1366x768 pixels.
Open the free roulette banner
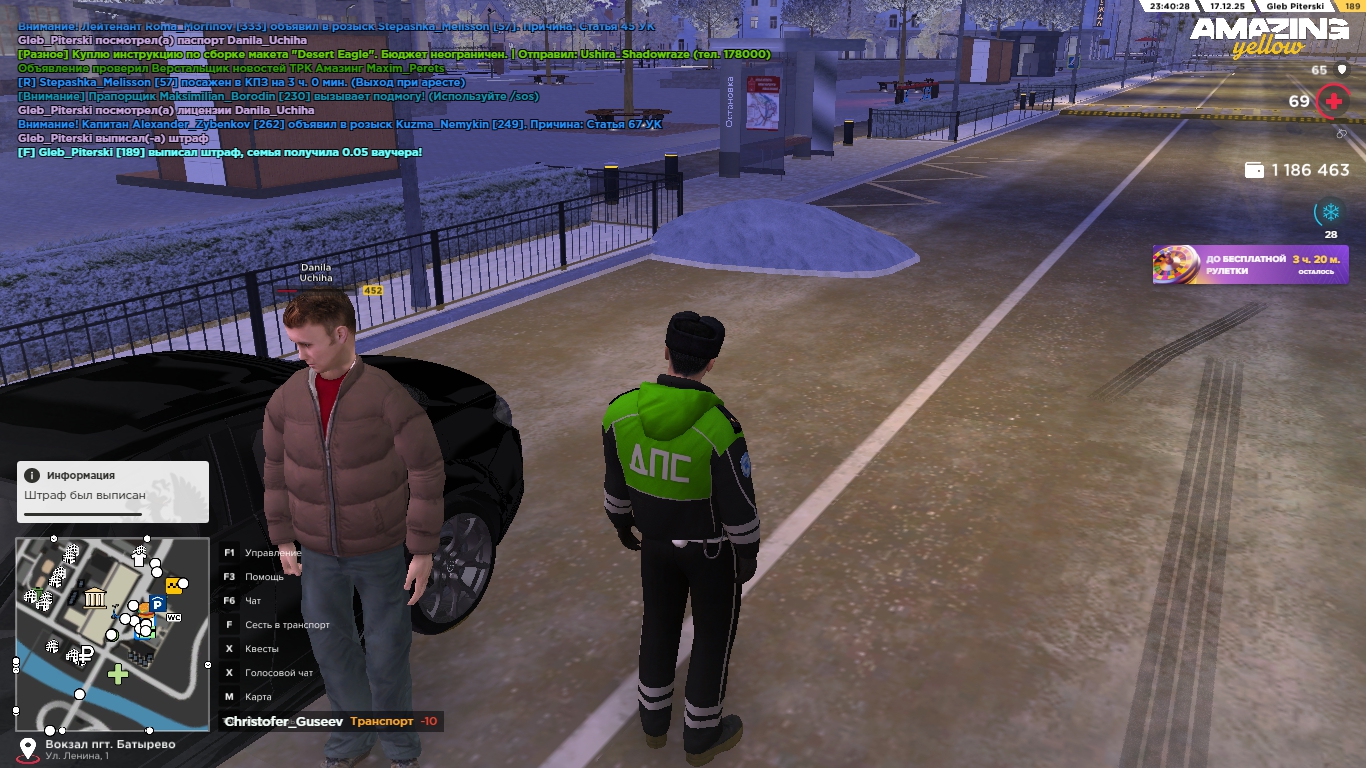pyautogui.click(x=1250, y=265)
